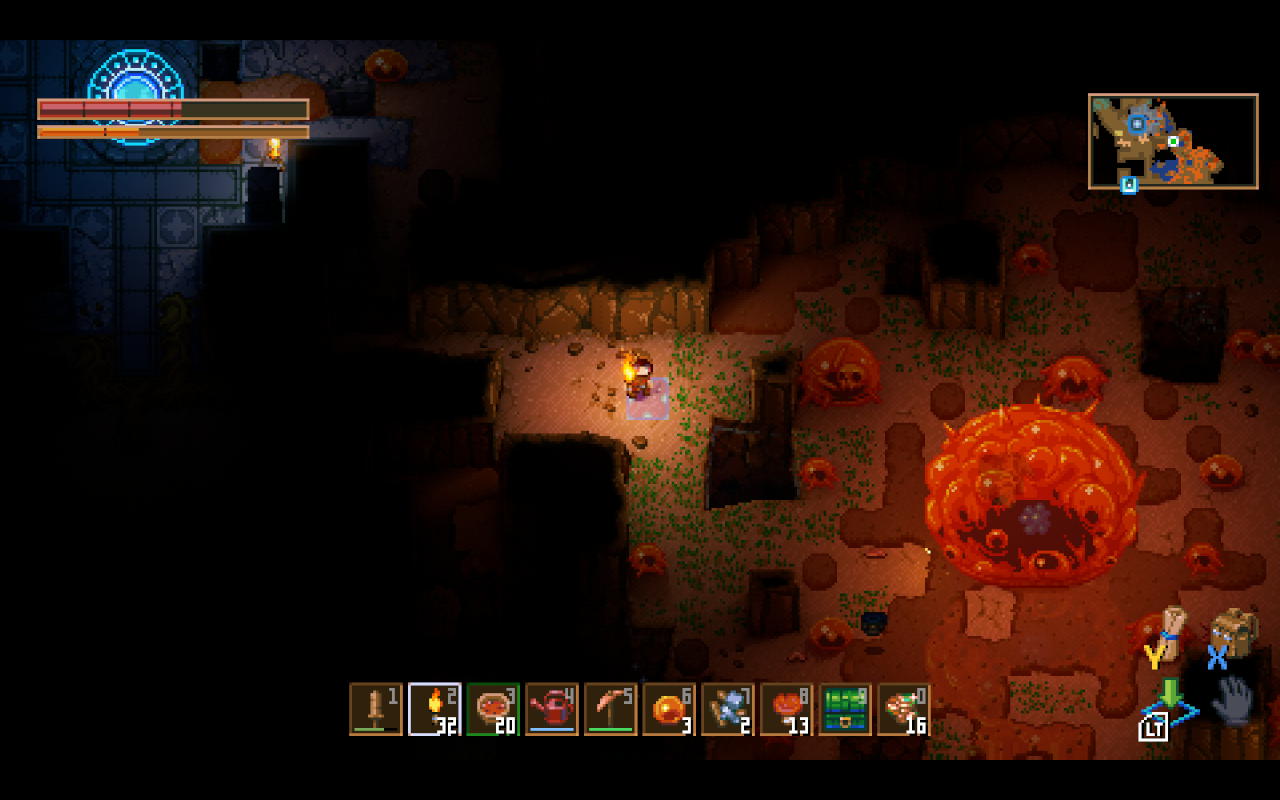Image resolution: width=1280 pixels, height=800 pixels.
Task: Choose the cooked food dish slot
Action: (x=493, y=709)
